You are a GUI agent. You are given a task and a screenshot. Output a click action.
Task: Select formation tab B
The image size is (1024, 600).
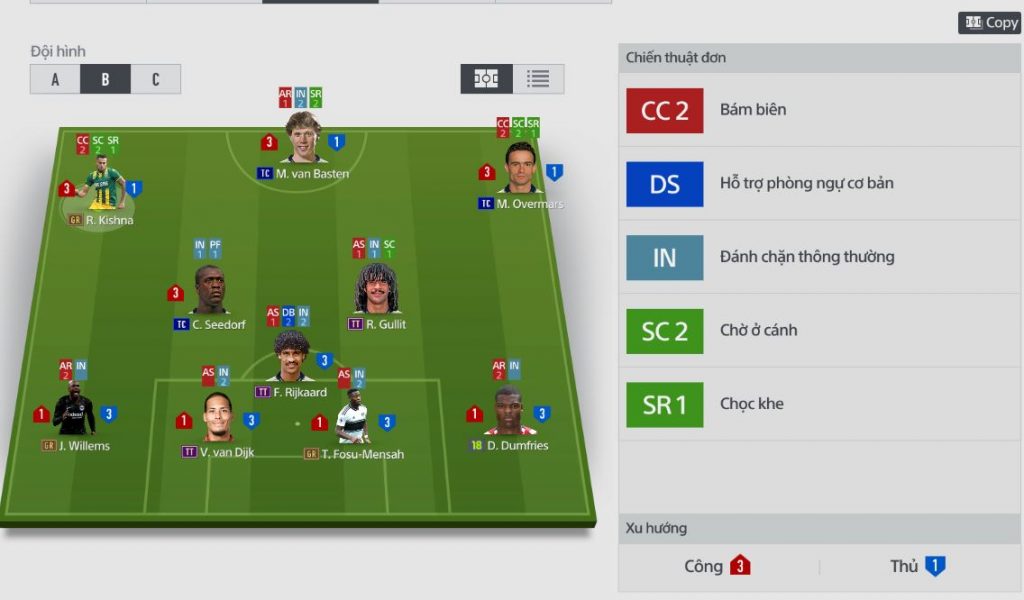(x=105, y=79)
